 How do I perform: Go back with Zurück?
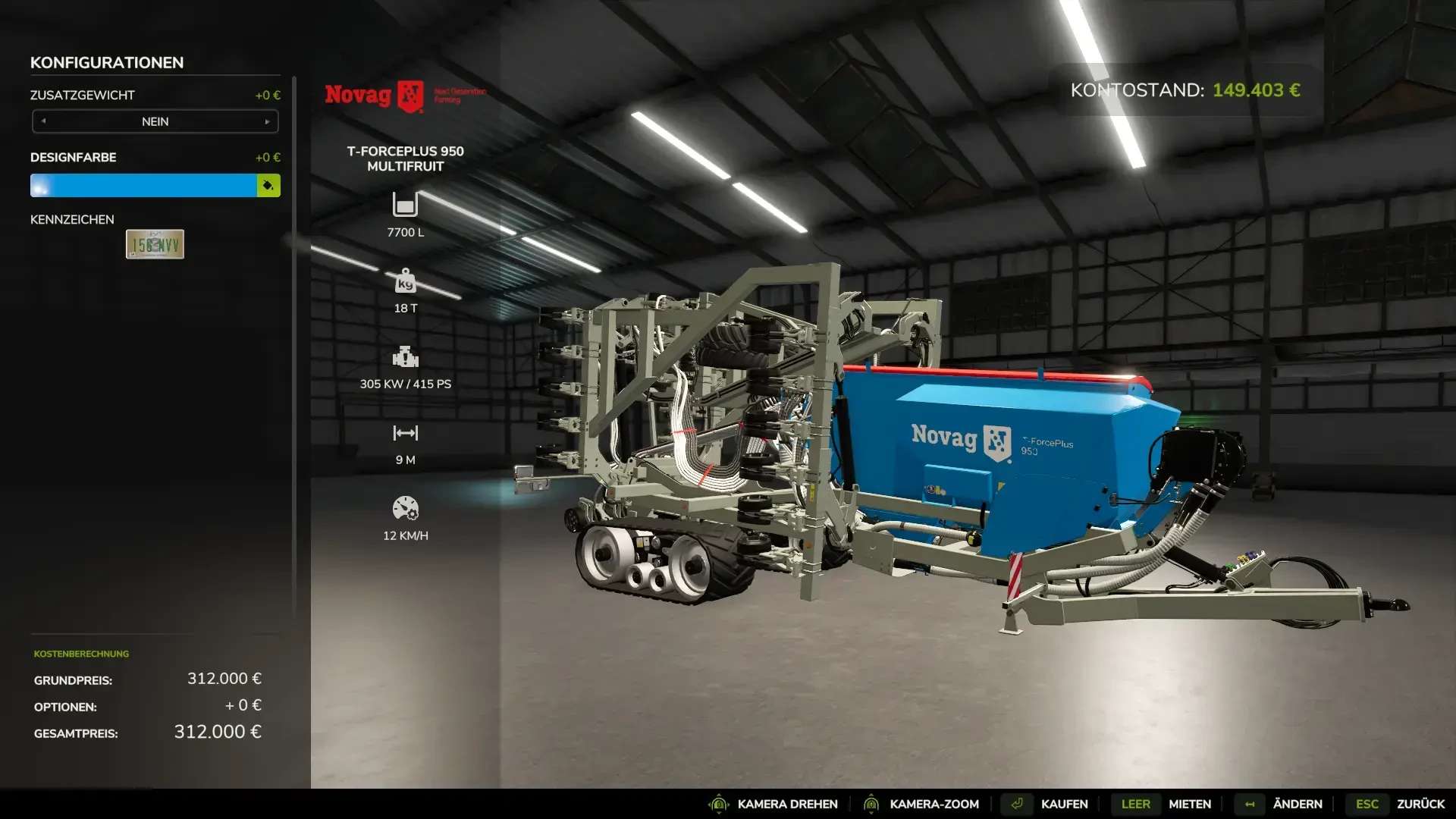1420,804
